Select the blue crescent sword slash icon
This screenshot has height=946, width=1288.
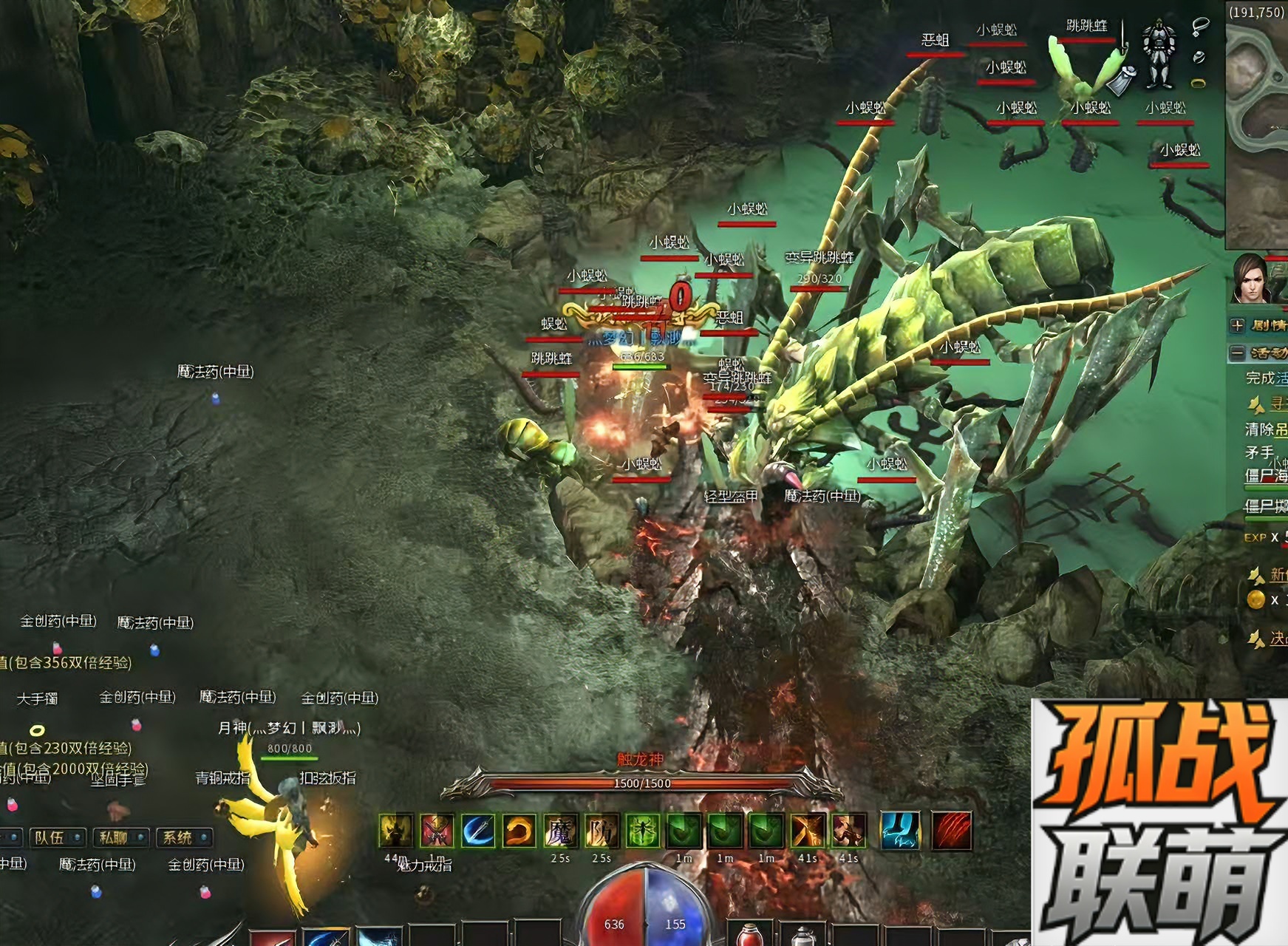tap(478, 831)
